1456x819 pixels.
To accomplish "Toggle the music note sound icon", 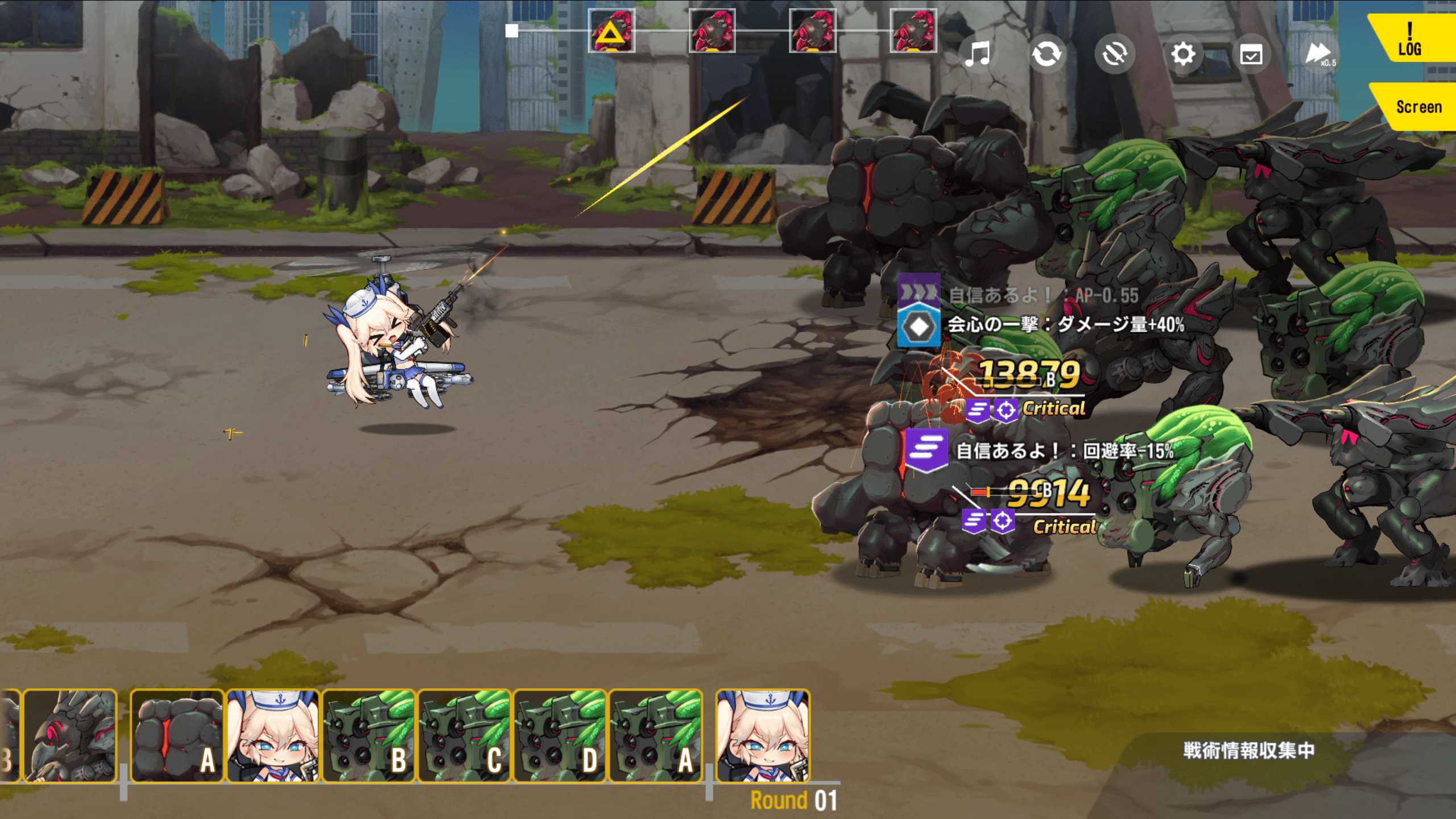I will pos(978,55).
